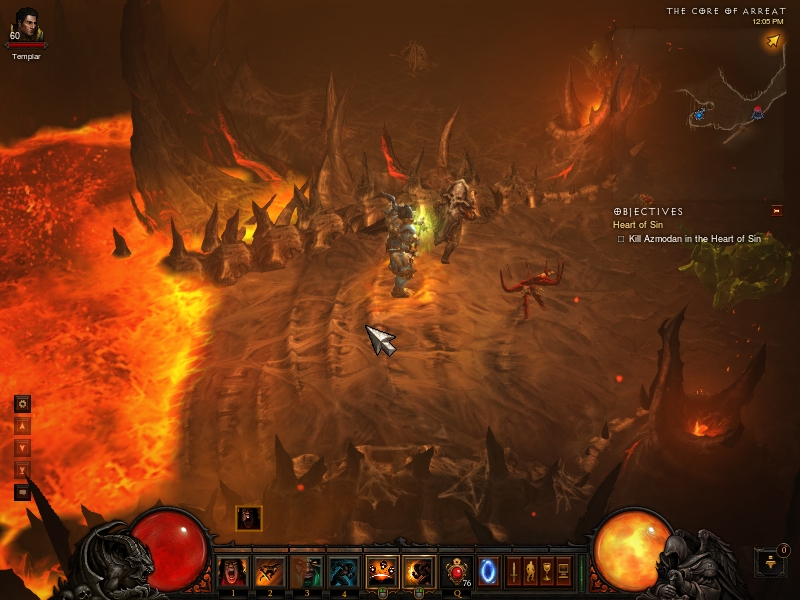Open the chat speech bubble button
800x600 pixels.
[22, 492]
